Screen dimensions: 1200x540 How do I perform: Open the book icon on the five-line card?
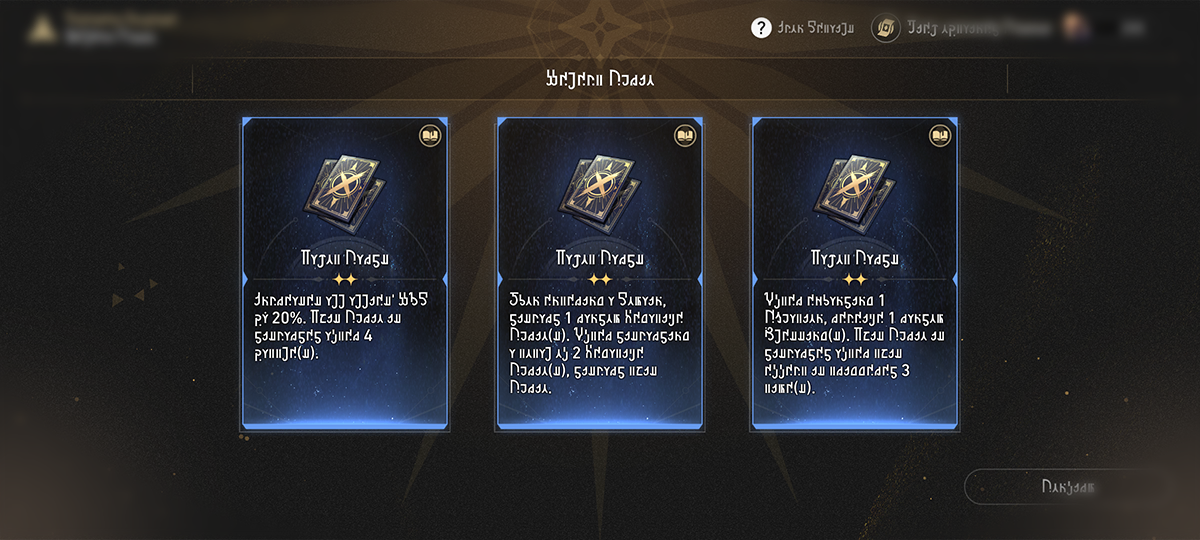click(x=684, y=135)
